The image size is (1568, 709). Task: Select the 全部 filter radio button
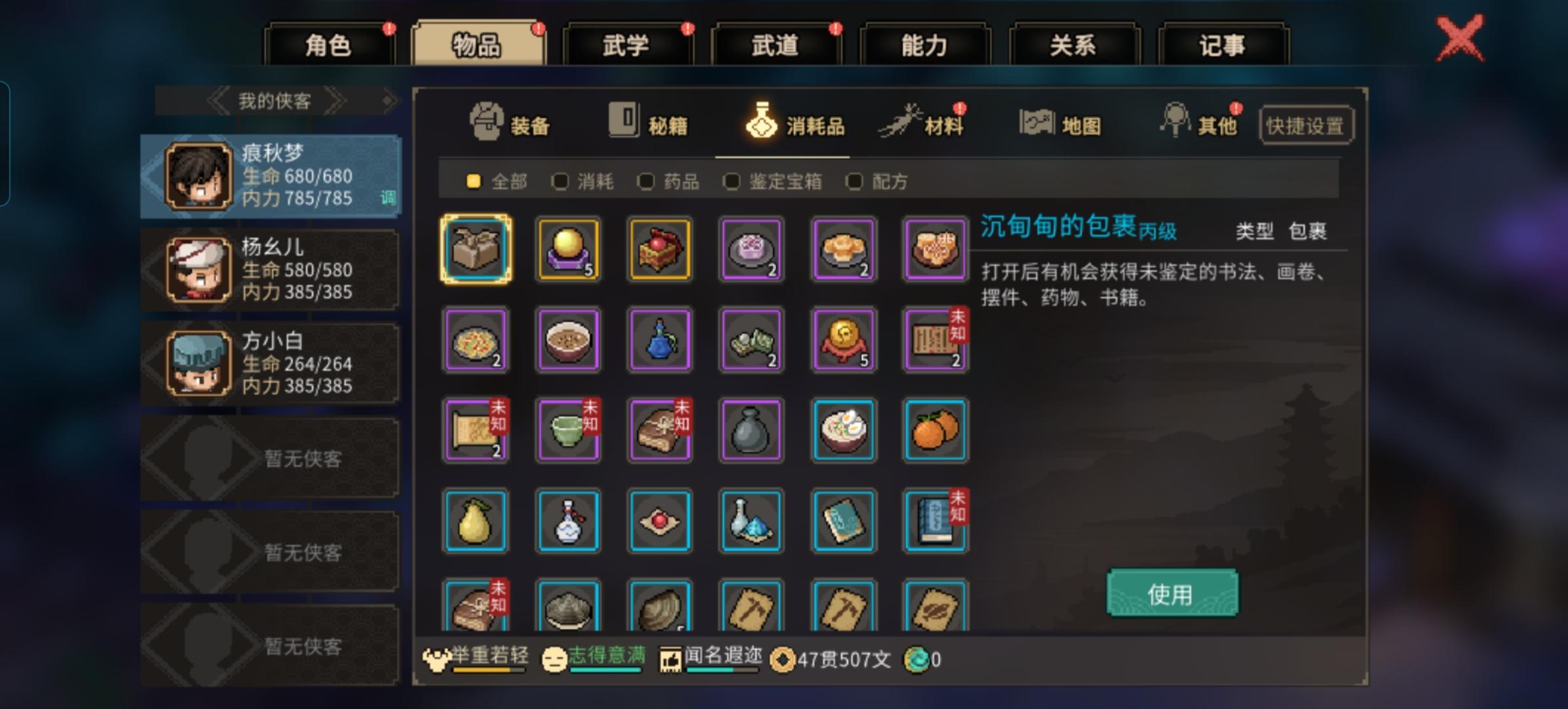pyautogui.click(x=475, y=182)
